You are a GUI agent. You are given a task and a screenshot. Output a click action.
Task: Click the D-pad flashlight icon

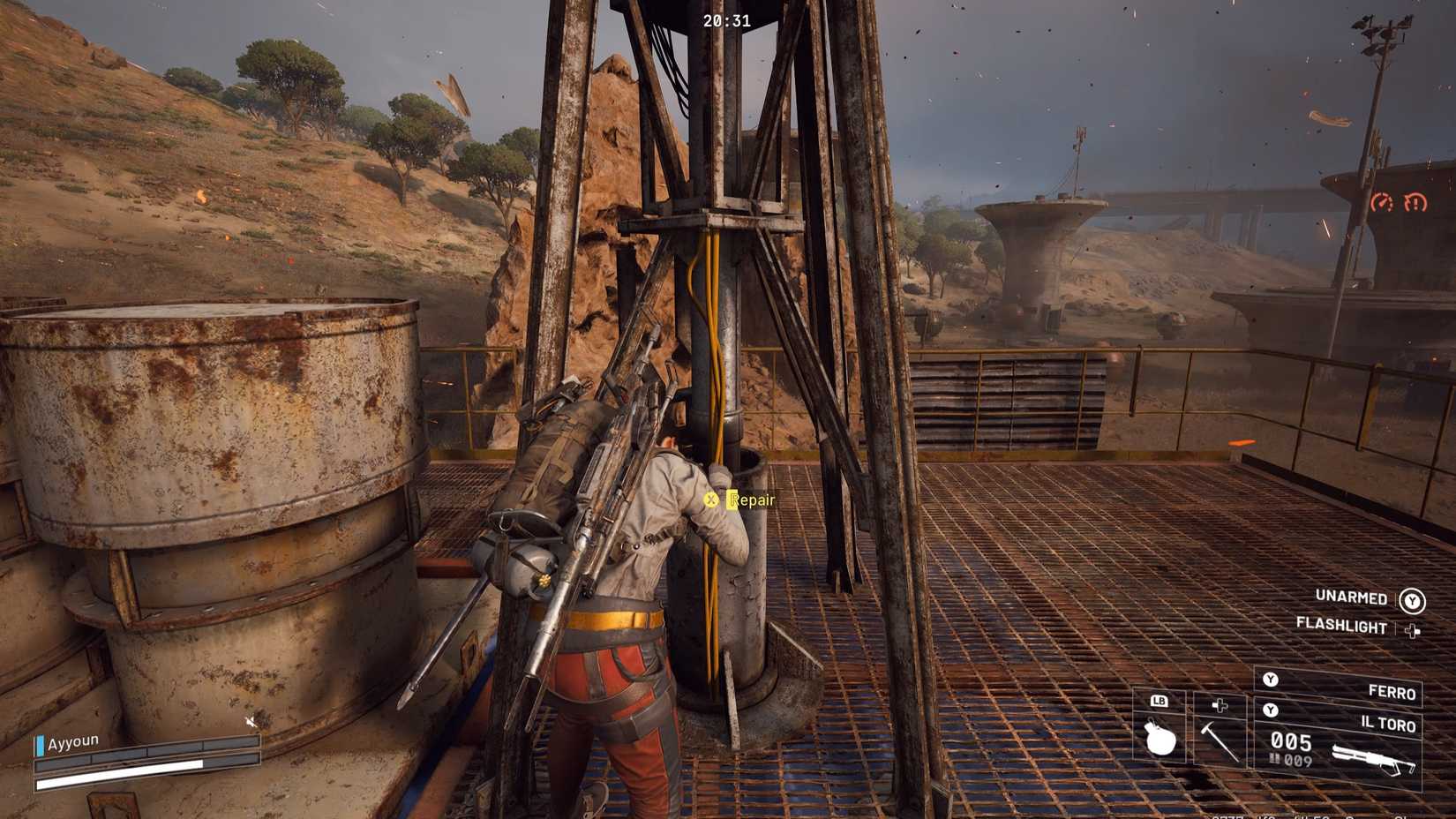click(1413, 630)
